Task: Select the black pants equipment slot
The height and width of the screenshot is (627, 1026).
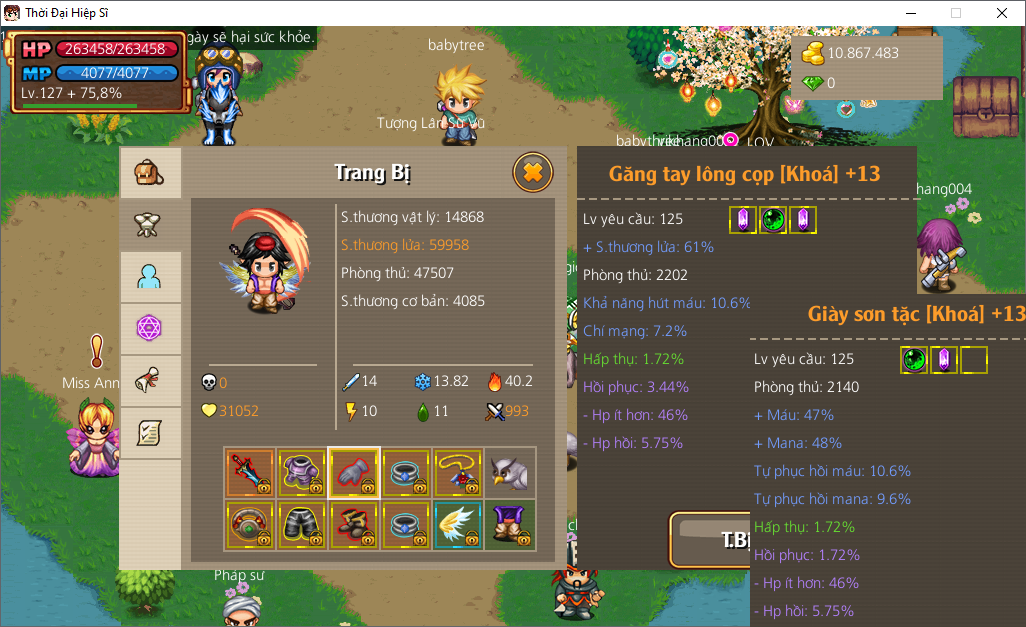Action: coord(302,525)
